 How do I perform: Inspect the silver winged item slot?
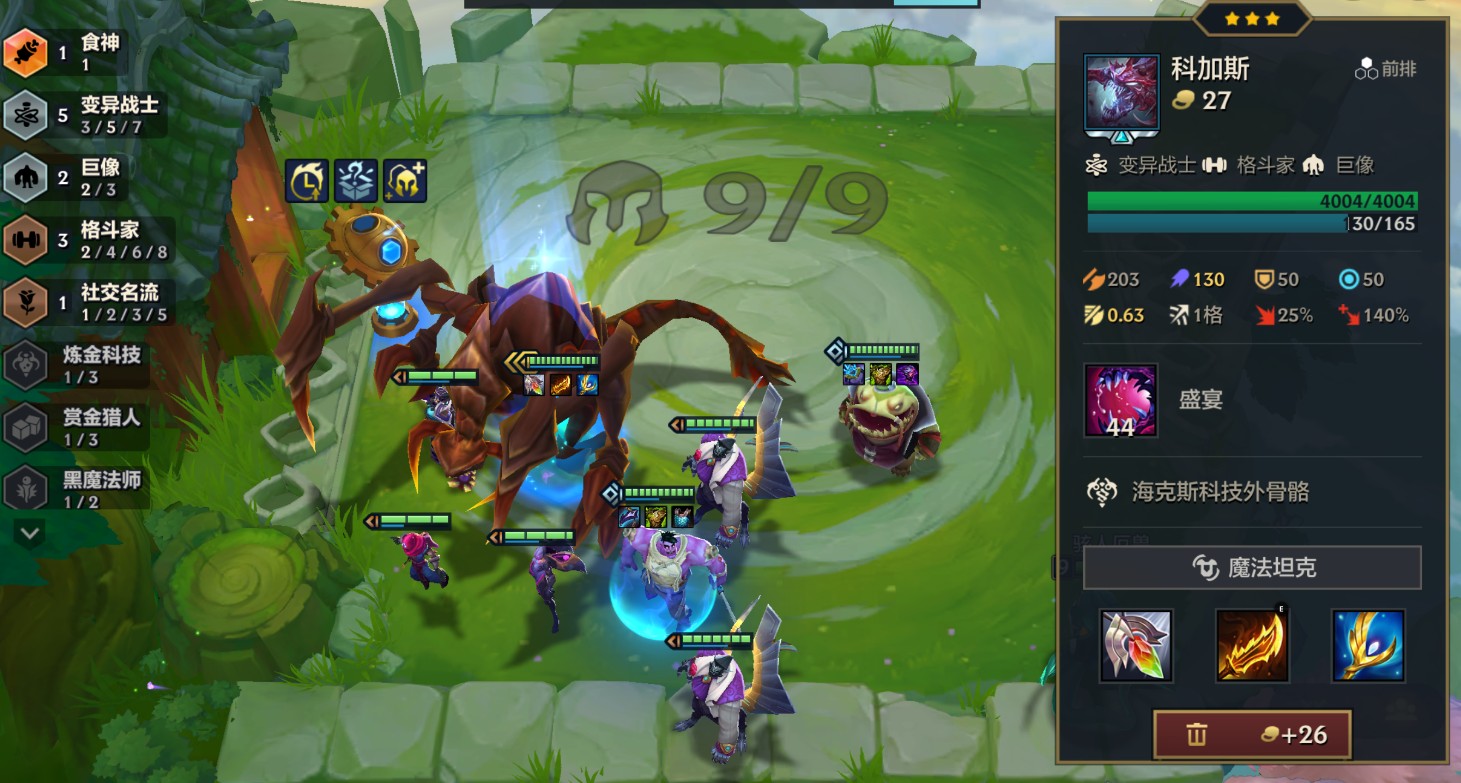1135,645
